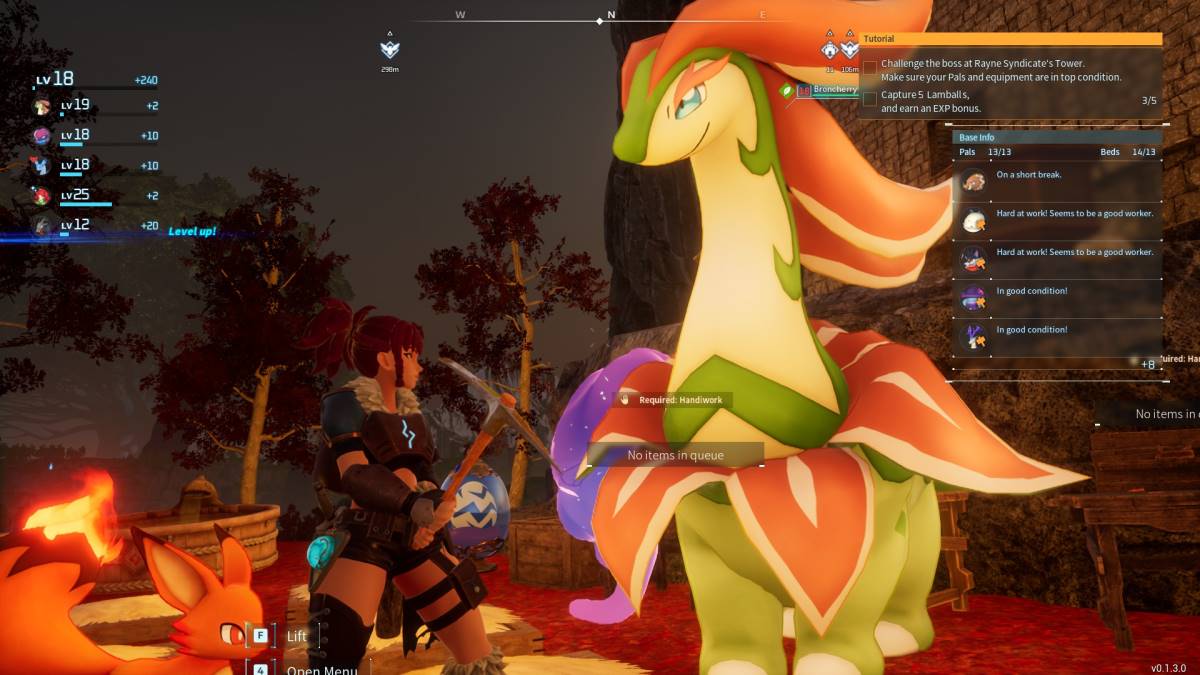Viewport: 1200px width, 675px height.
Task: Open the Base Info panel header
Action: coord(1056,137)
